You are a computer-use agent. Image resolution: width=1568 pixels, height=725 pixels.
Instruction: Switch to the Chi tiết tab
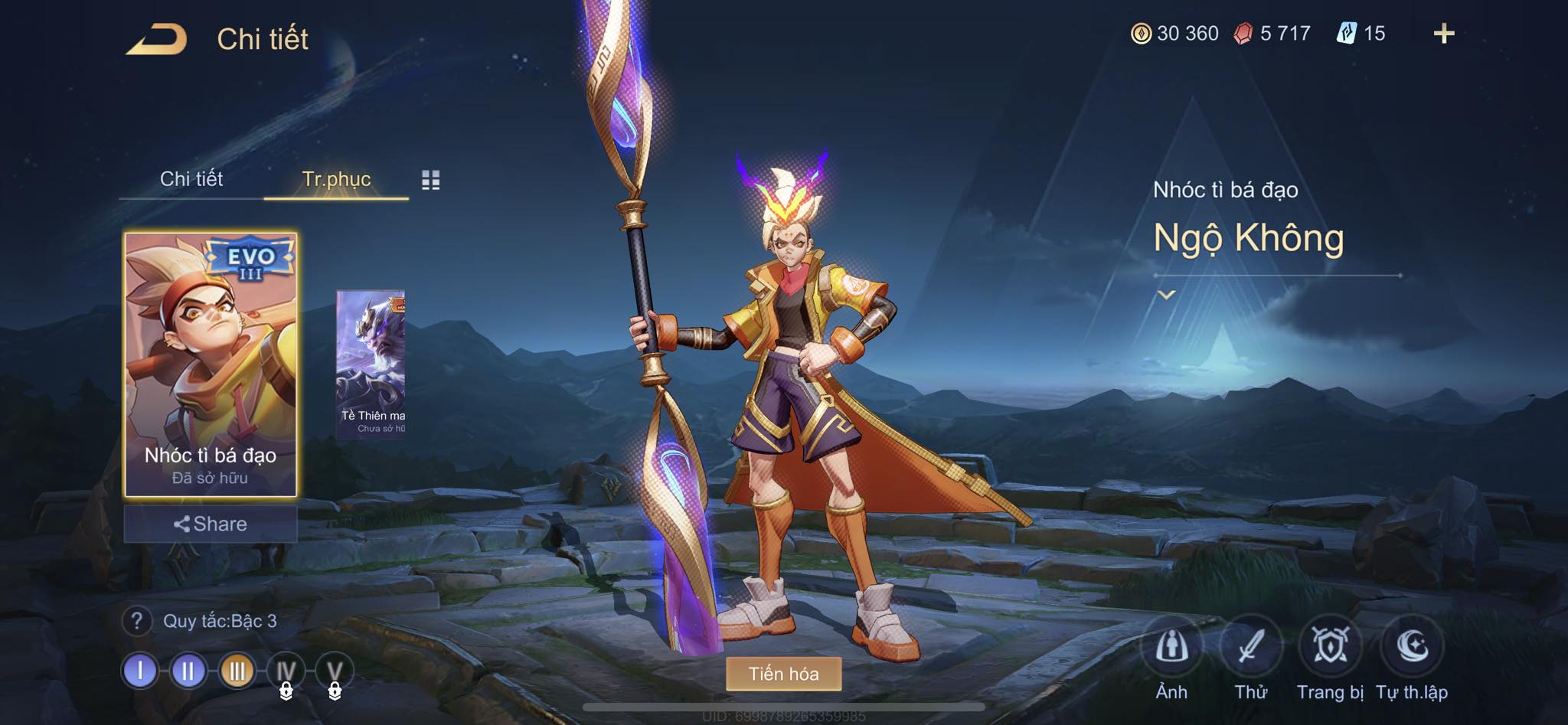coord(191,179)
